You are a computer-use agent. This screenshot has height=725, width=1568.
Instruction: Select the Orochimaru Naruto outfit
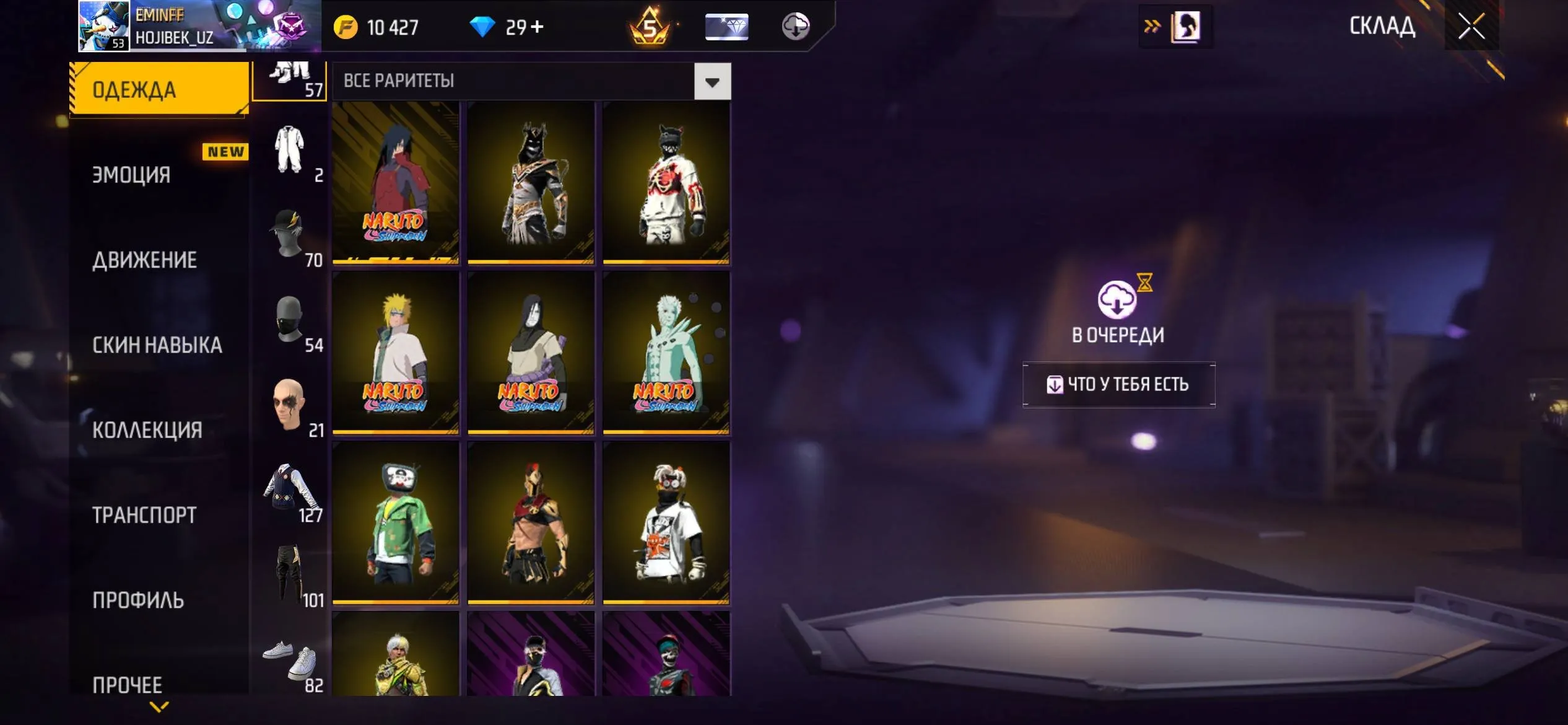point(531,353)
